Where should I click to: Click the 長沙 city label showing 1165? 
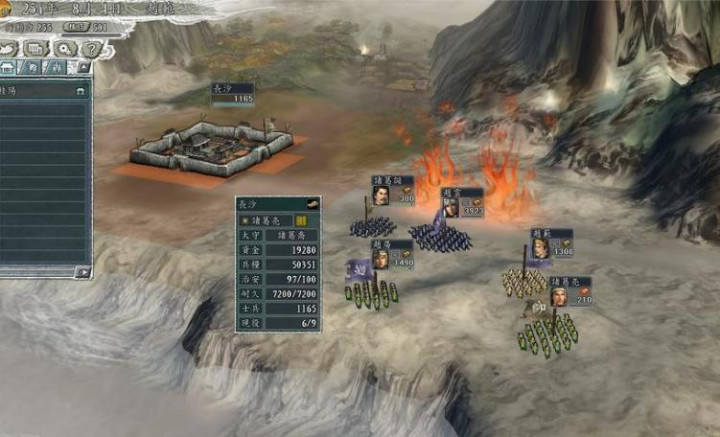coord(231,93)
